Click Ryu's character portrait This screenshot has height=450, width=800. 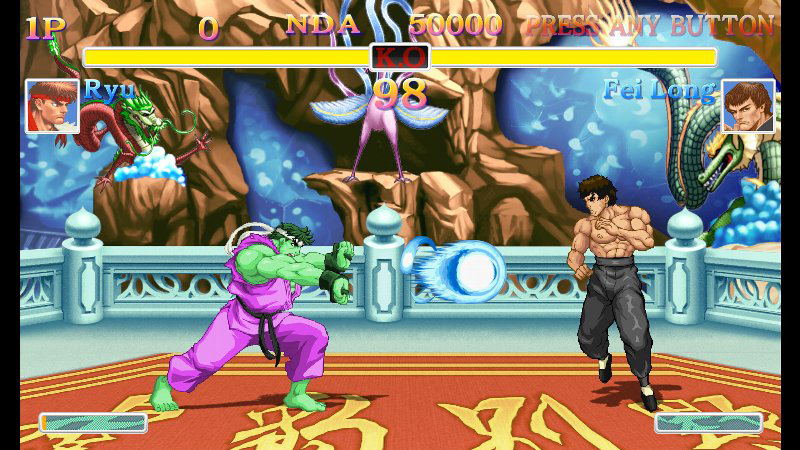click(x=52, y=106)
